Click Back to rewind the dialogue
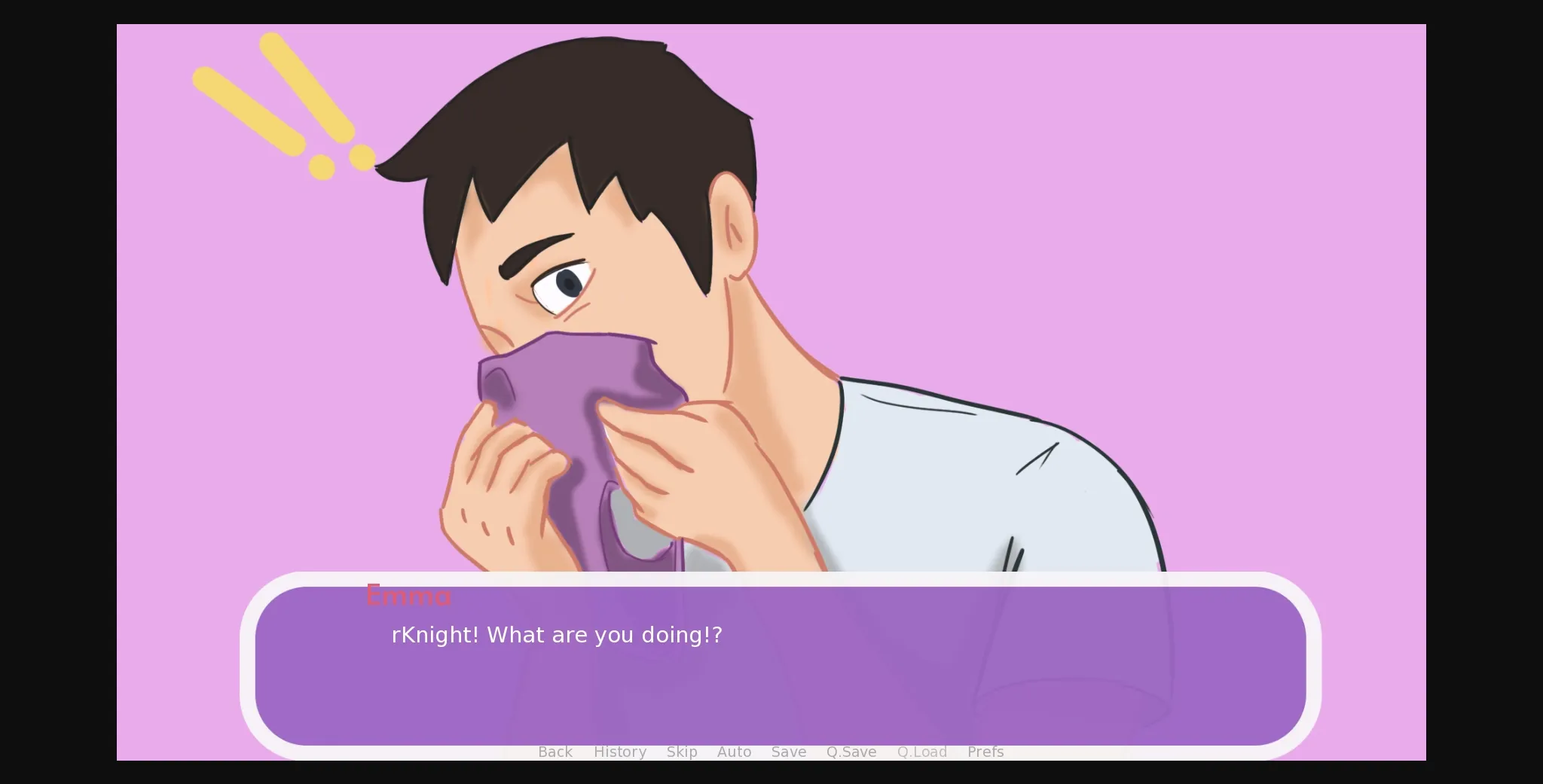This screenshot has width=1543, height=784. (555, 752)
